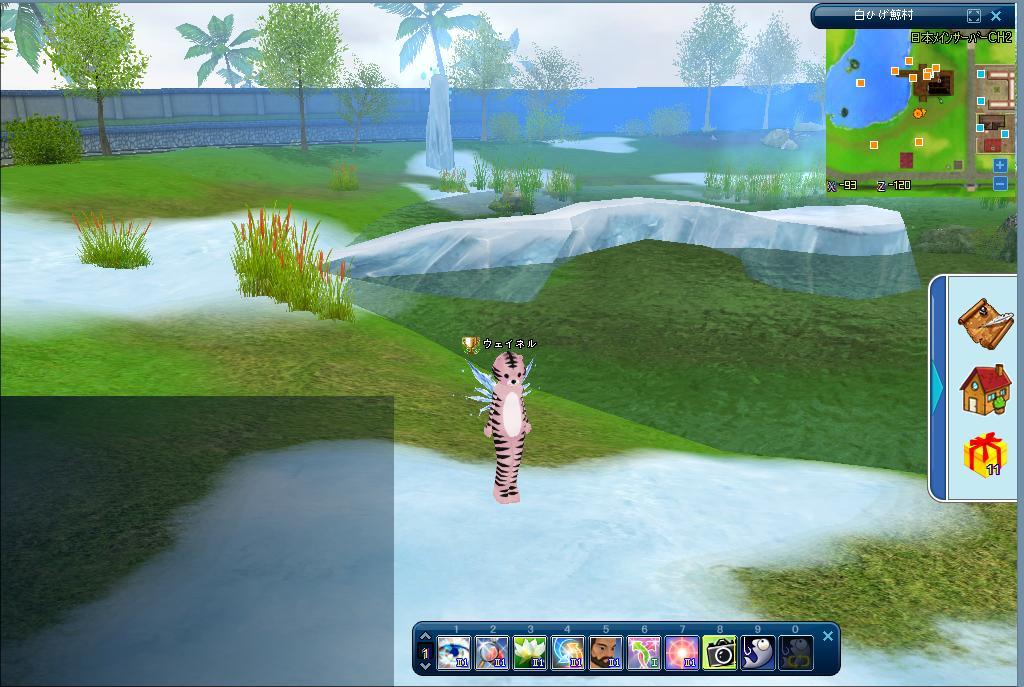This screenshot has height=687, width=1024.
Task: Open the house icon in side panel
Action: pyautogui.click(x=985, y=389)
